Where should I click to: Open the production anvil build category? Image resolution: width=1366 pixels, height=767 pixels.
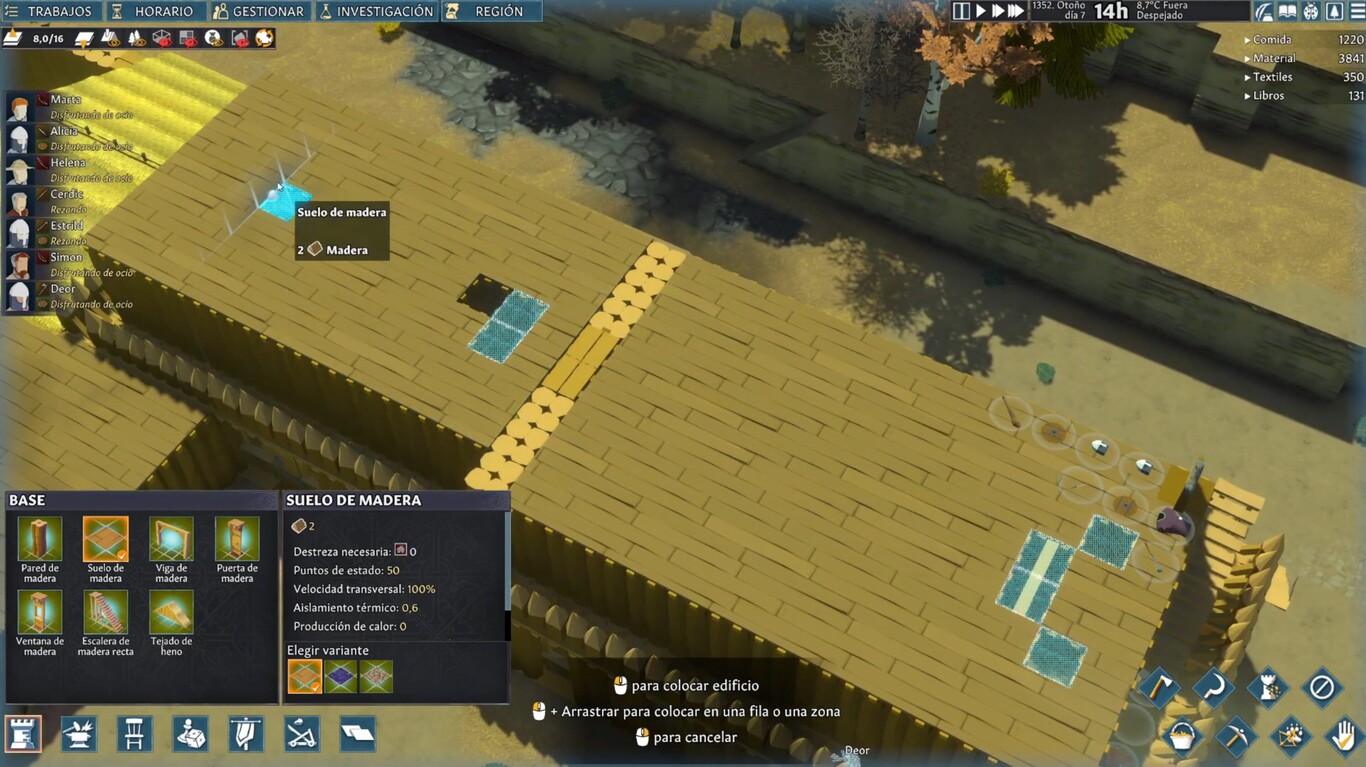[78, 734]
